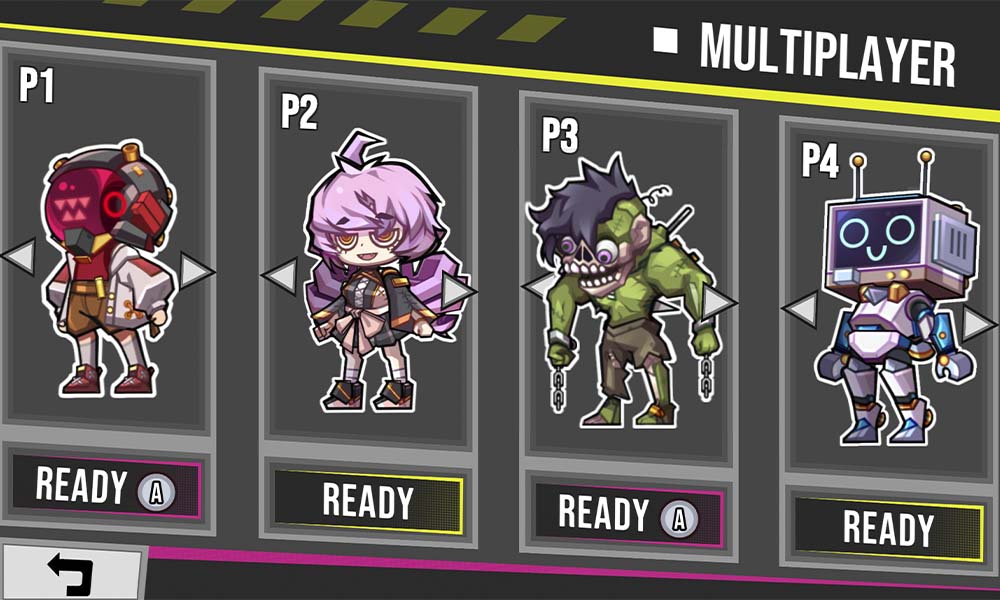Cycle P1 to the previous character
The image size is (1000, 600).
(18, 258)
